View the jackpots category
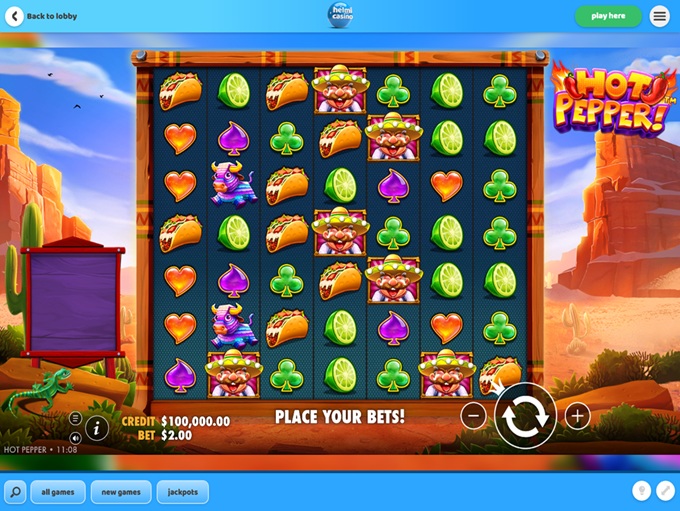This screenshot has height=511, width=680. click(183, 492)
